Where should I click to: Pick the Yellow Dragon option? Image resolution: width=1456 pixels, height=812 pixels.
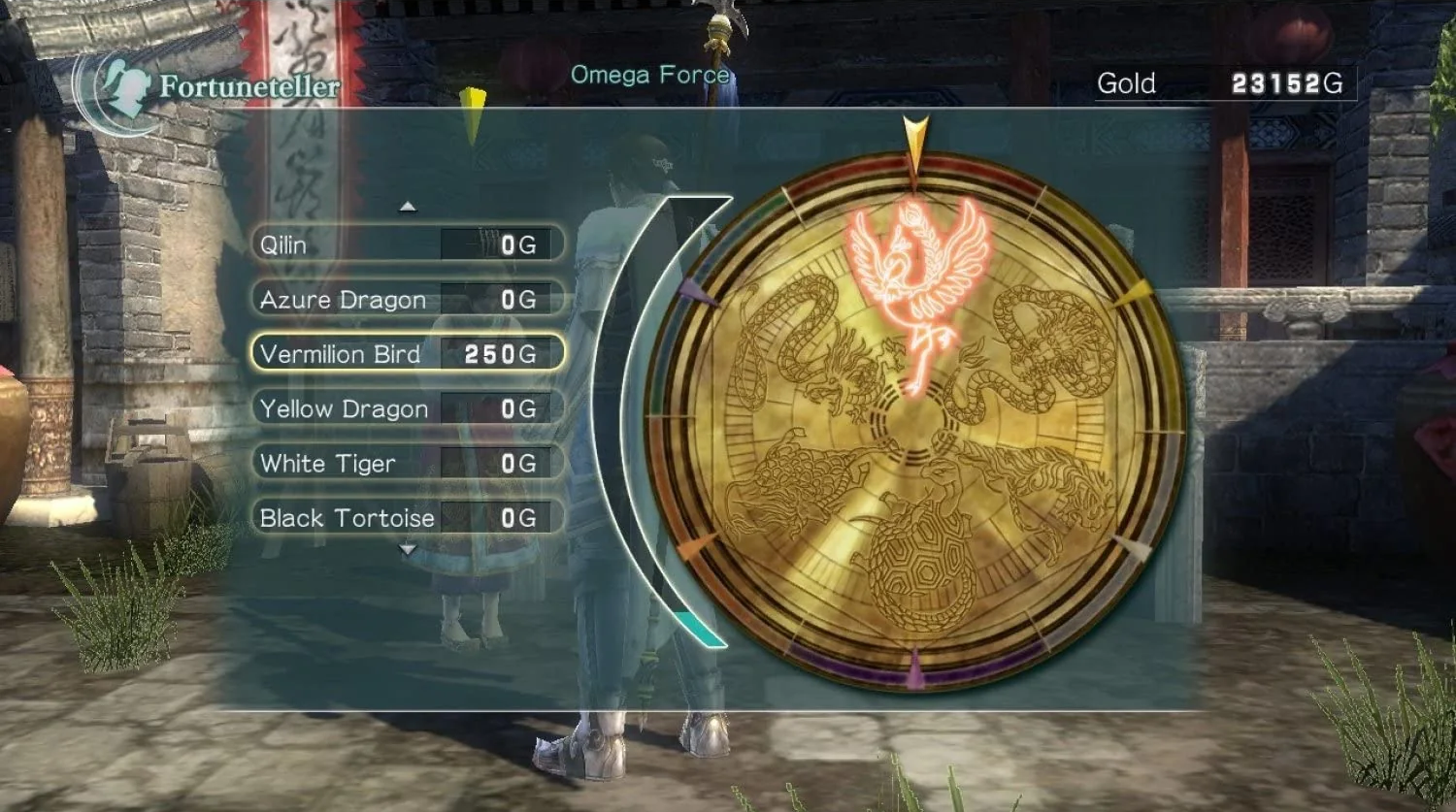(x=408, y=408)
